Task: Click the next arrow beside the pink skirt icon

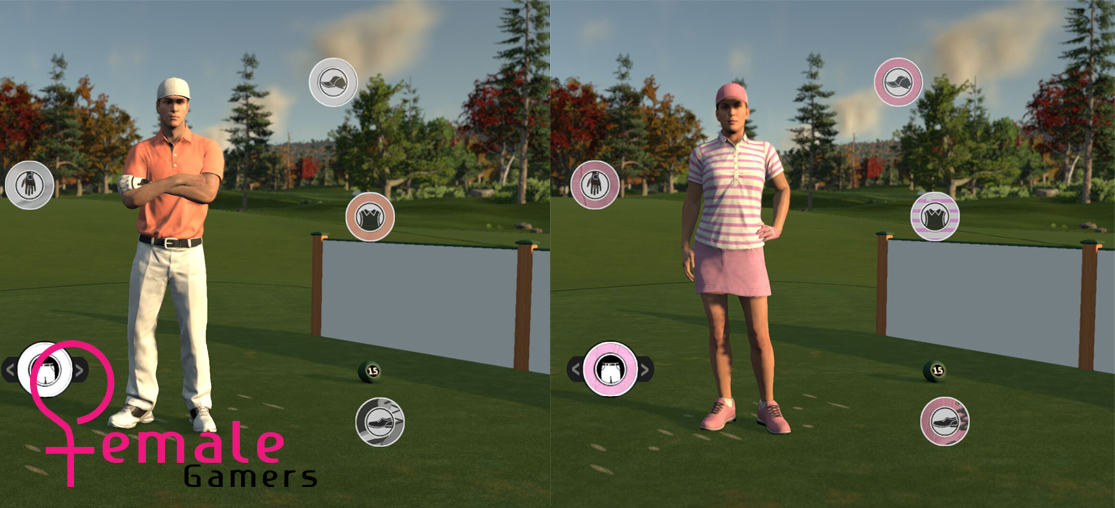Action: pyautogui.click(x=646, y=369)
